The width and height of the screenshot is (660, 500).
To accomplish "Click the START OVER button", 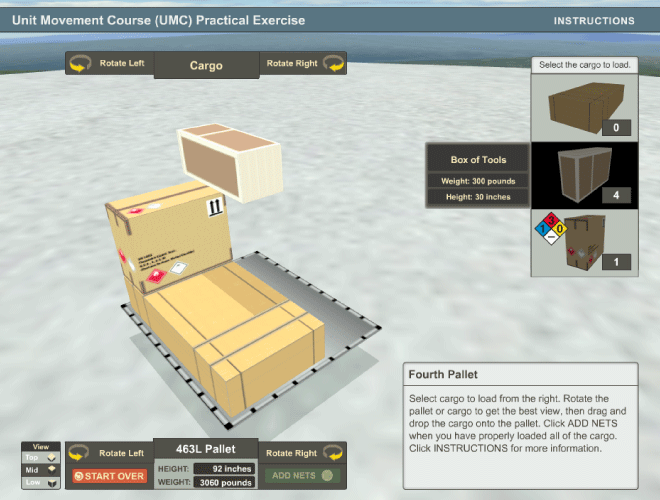I will point(109,476).
